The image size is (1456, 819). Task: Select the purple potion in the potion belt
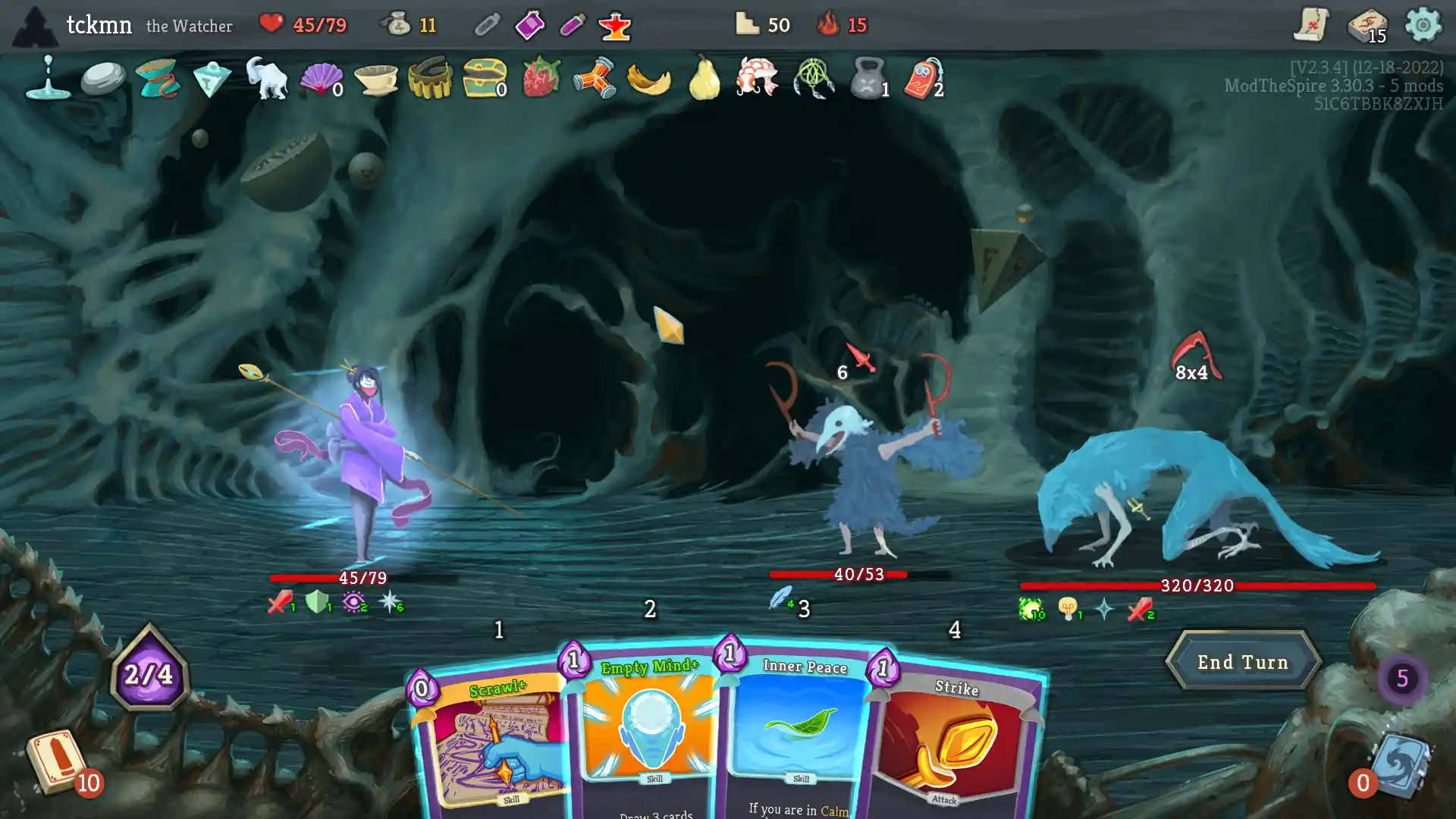(x=529, y=25)
